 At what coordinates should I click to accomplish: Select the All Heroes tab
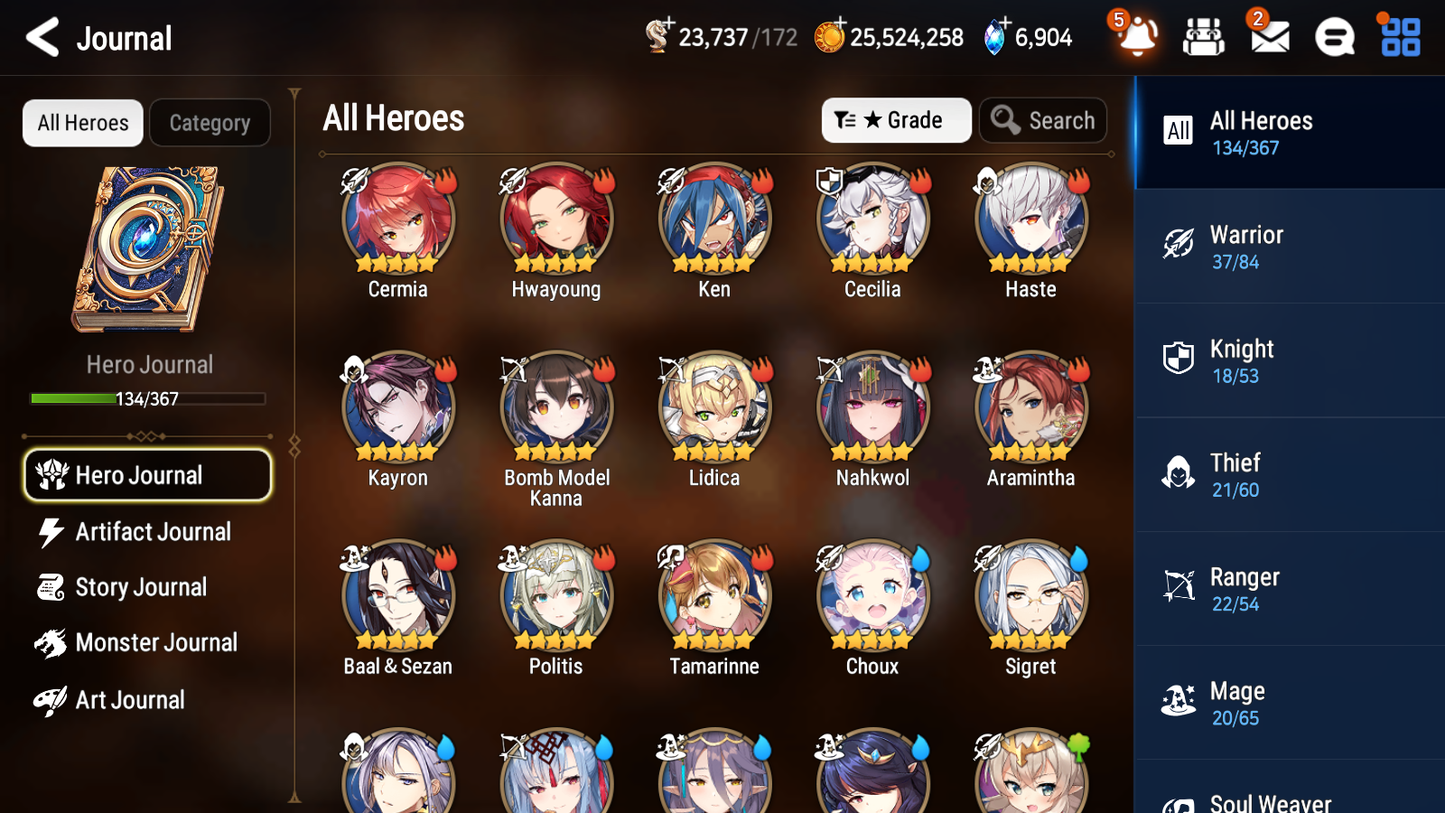coord(82,122)
